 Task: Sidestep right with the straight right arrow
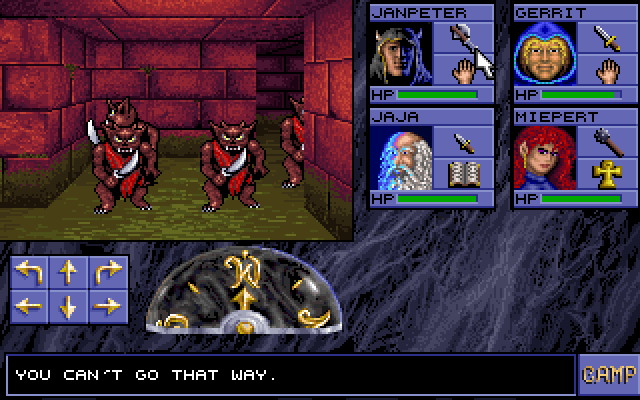pos(105,306)
